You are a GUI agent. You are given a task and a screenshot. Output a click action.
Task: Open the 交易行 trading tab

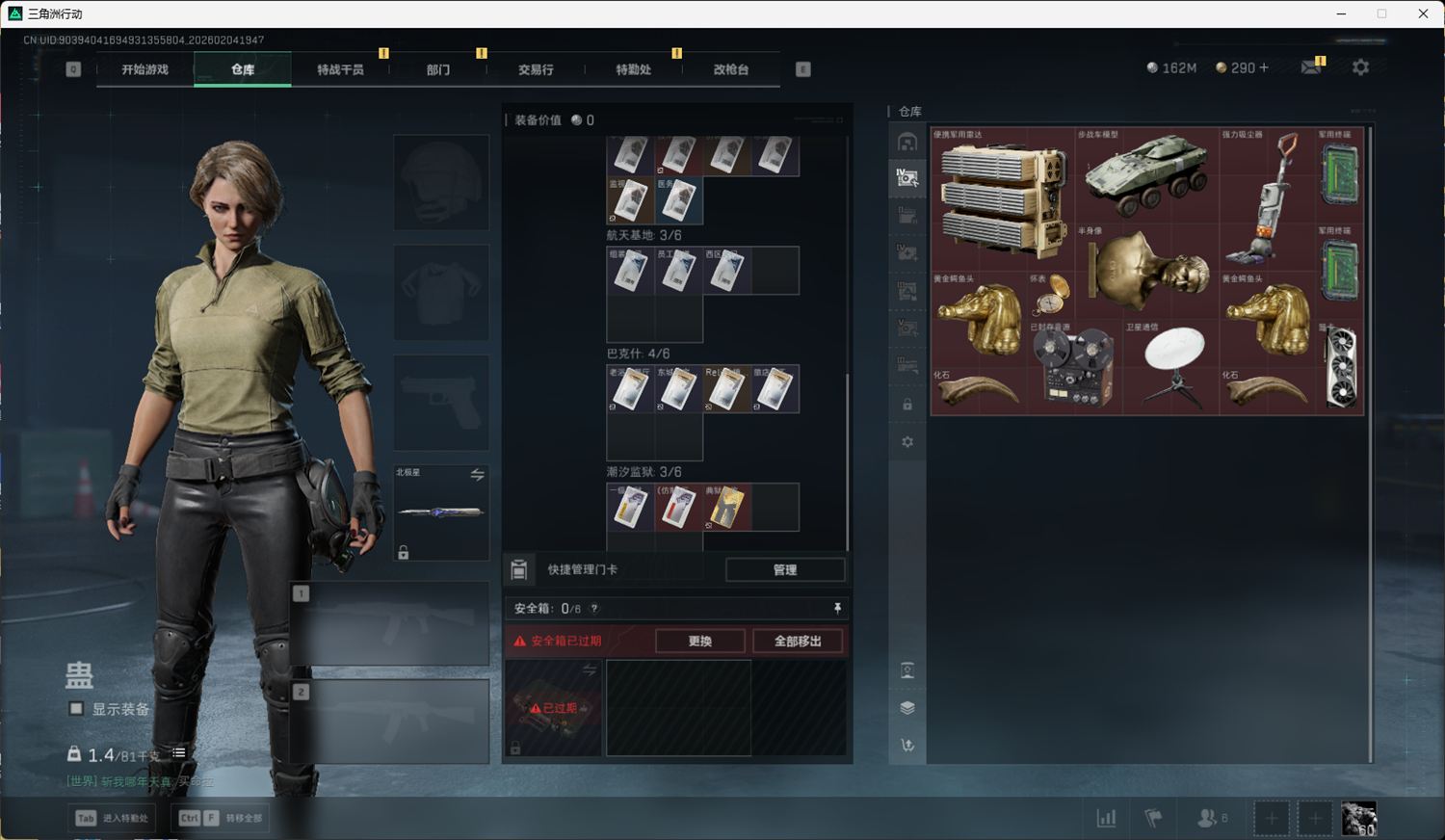click(536, 69)
